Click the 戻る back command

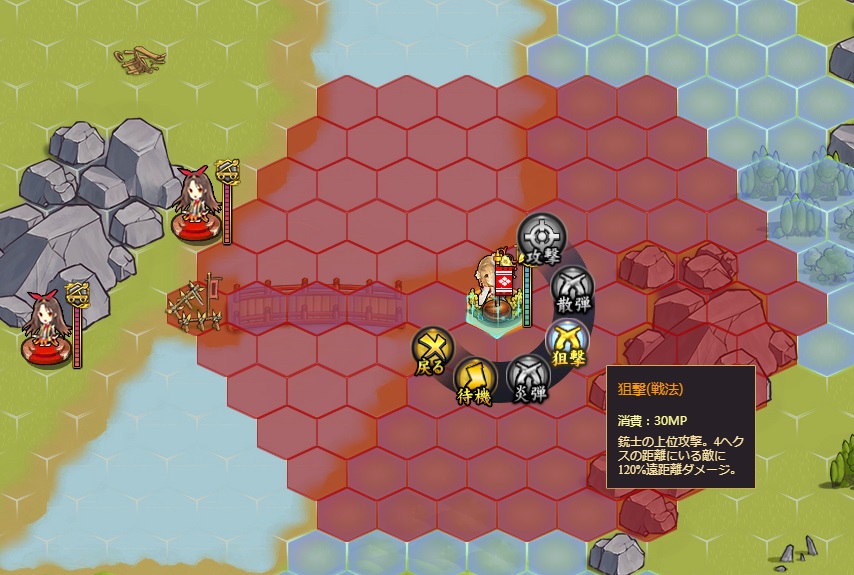coord(432,349)
